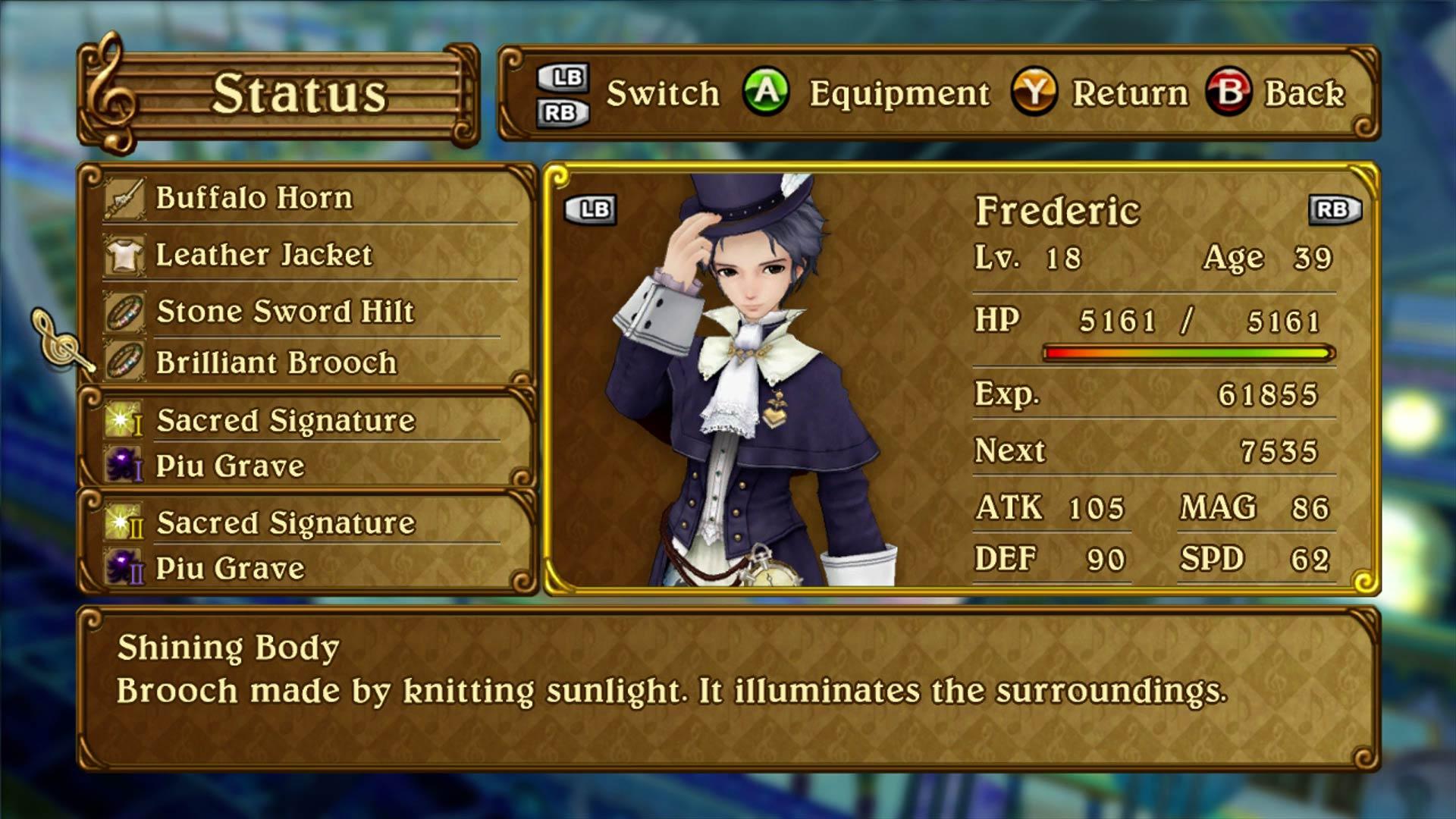Image resolution: width=1456 pixels, height=819 pixels.
Task: Highlight the Stone Sword Hilt accessory
Action: pos(285,312)
